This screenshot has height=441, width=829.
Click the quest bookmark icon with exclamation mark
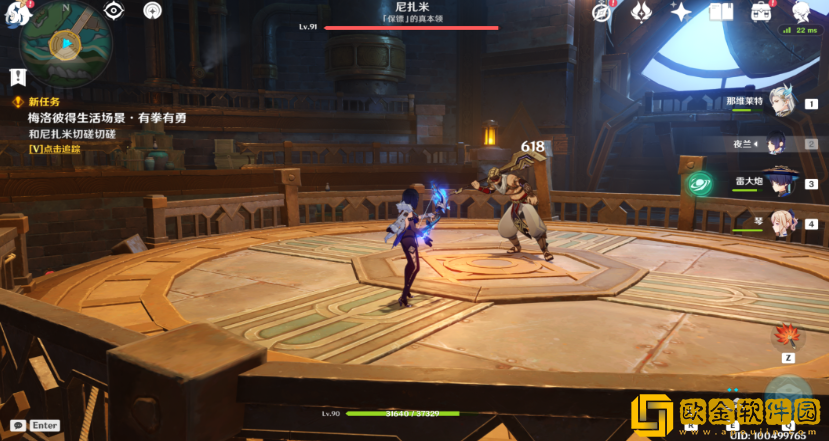pos(17,77)
